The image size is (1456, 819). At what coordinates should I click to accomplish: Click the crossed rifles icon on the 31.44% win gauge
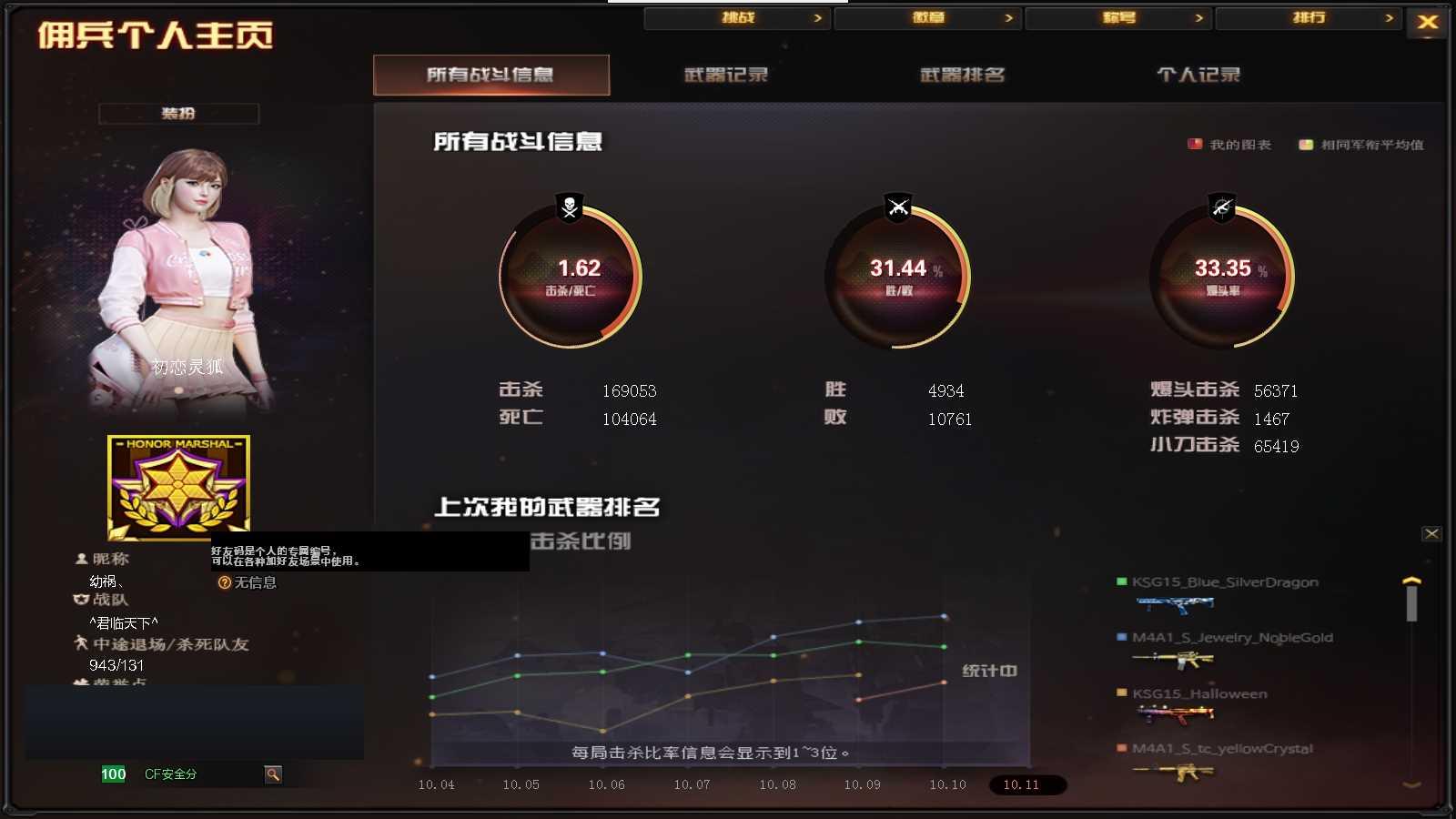[896, 207]
